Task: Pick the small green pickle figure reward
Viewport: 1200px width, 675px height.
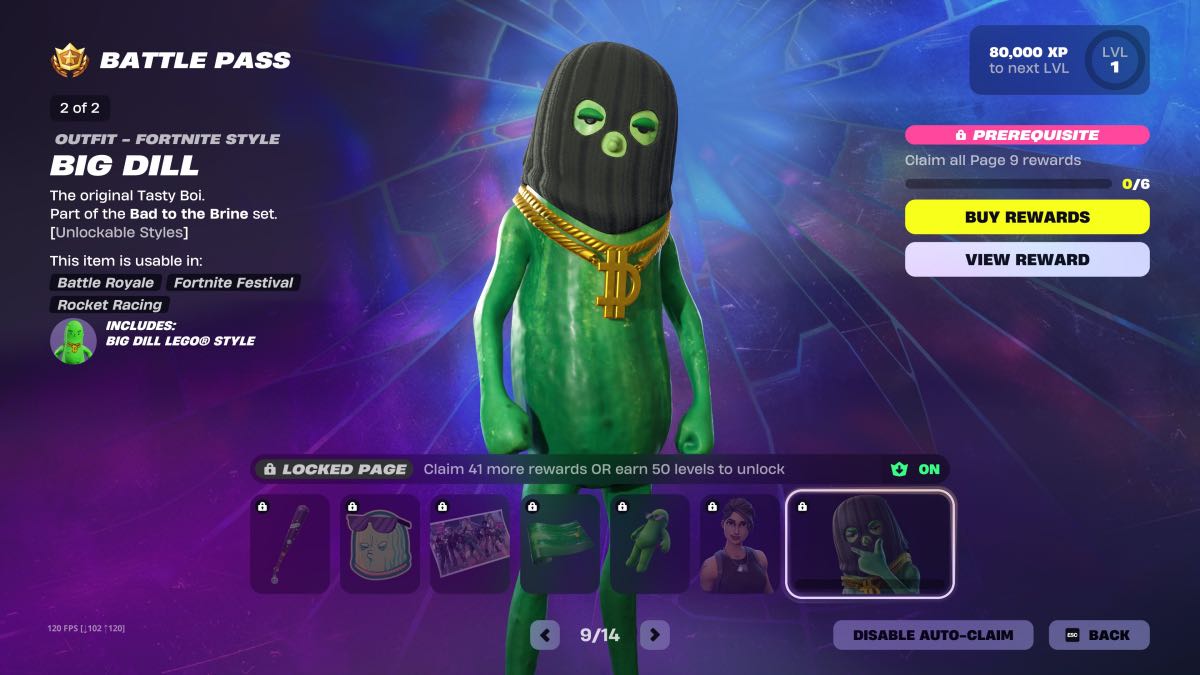Action: [x=649, y=543]
